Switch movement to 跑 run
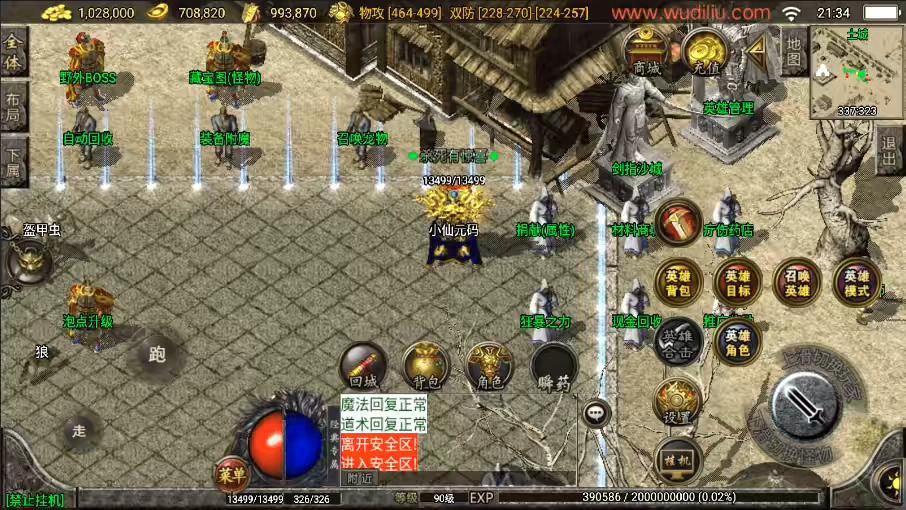This screenshot has width=906, height=510. [156, 354]
